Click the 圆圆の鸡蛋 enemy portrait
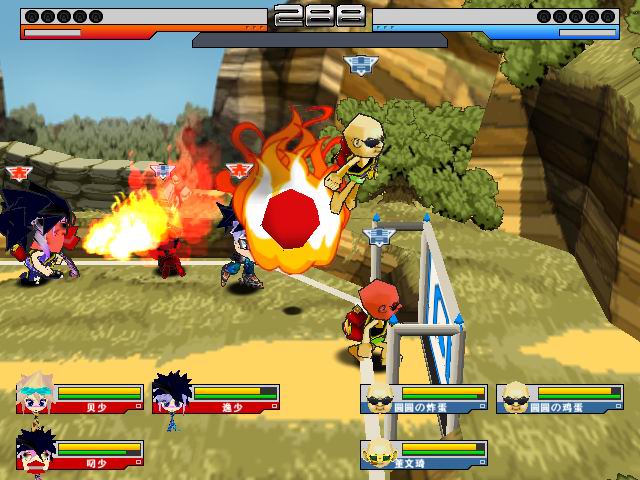The height and width of the screenshot is (480, 640). (514, 397)
